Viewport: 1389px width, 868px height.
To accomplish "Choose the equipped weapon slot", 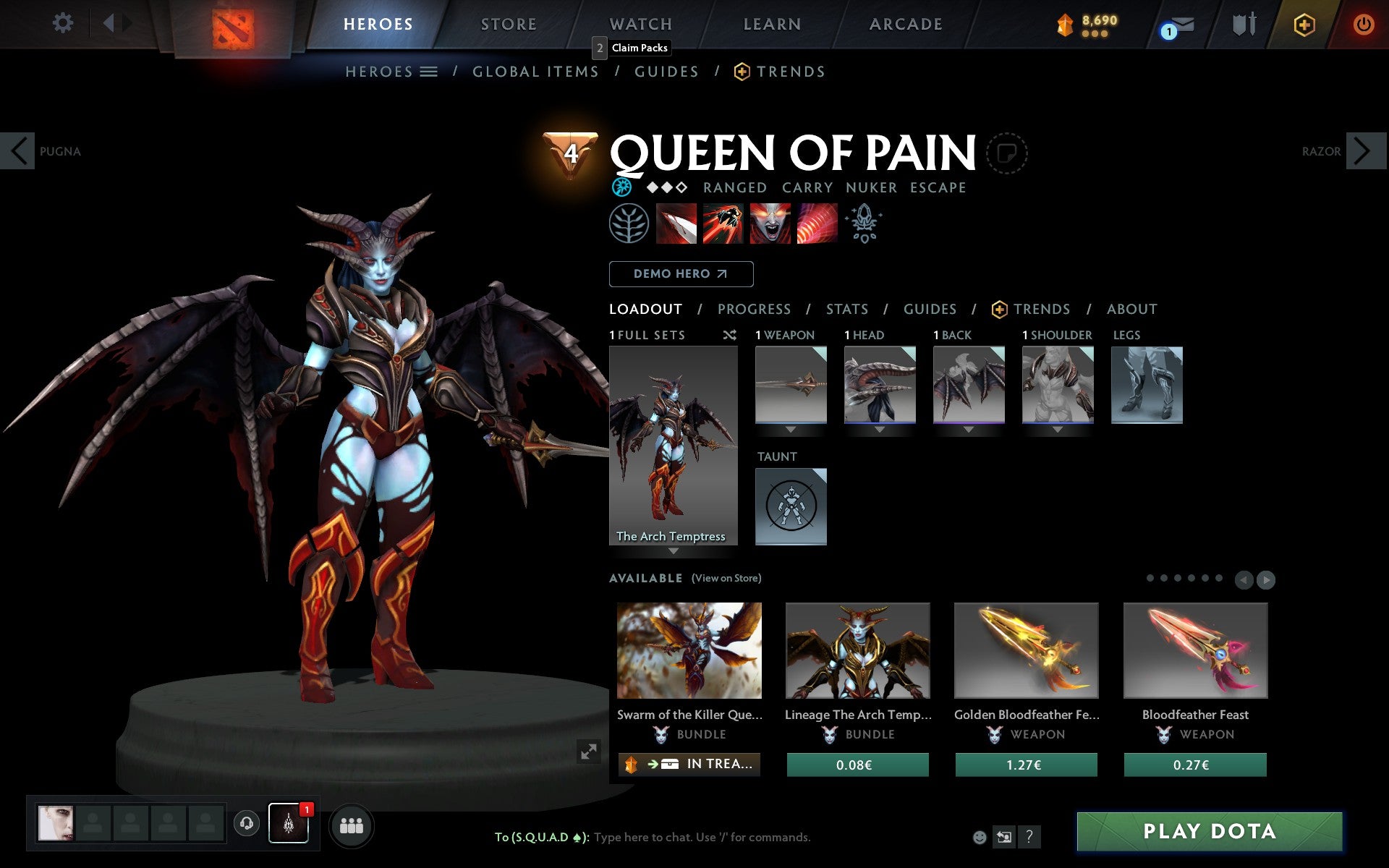I will [791, 385].
